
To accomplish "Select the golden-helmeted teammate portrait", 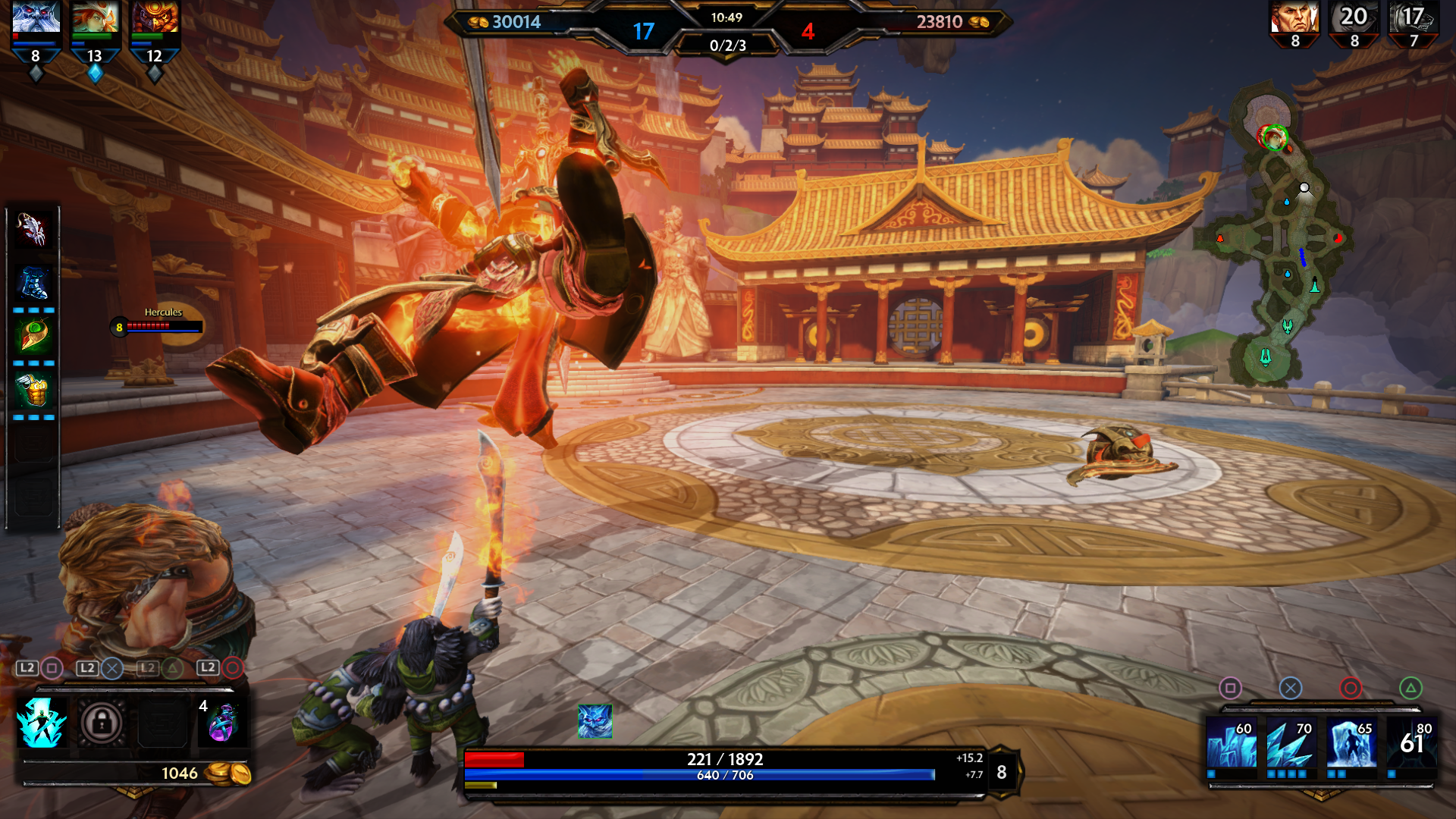I will coord(155,17).
